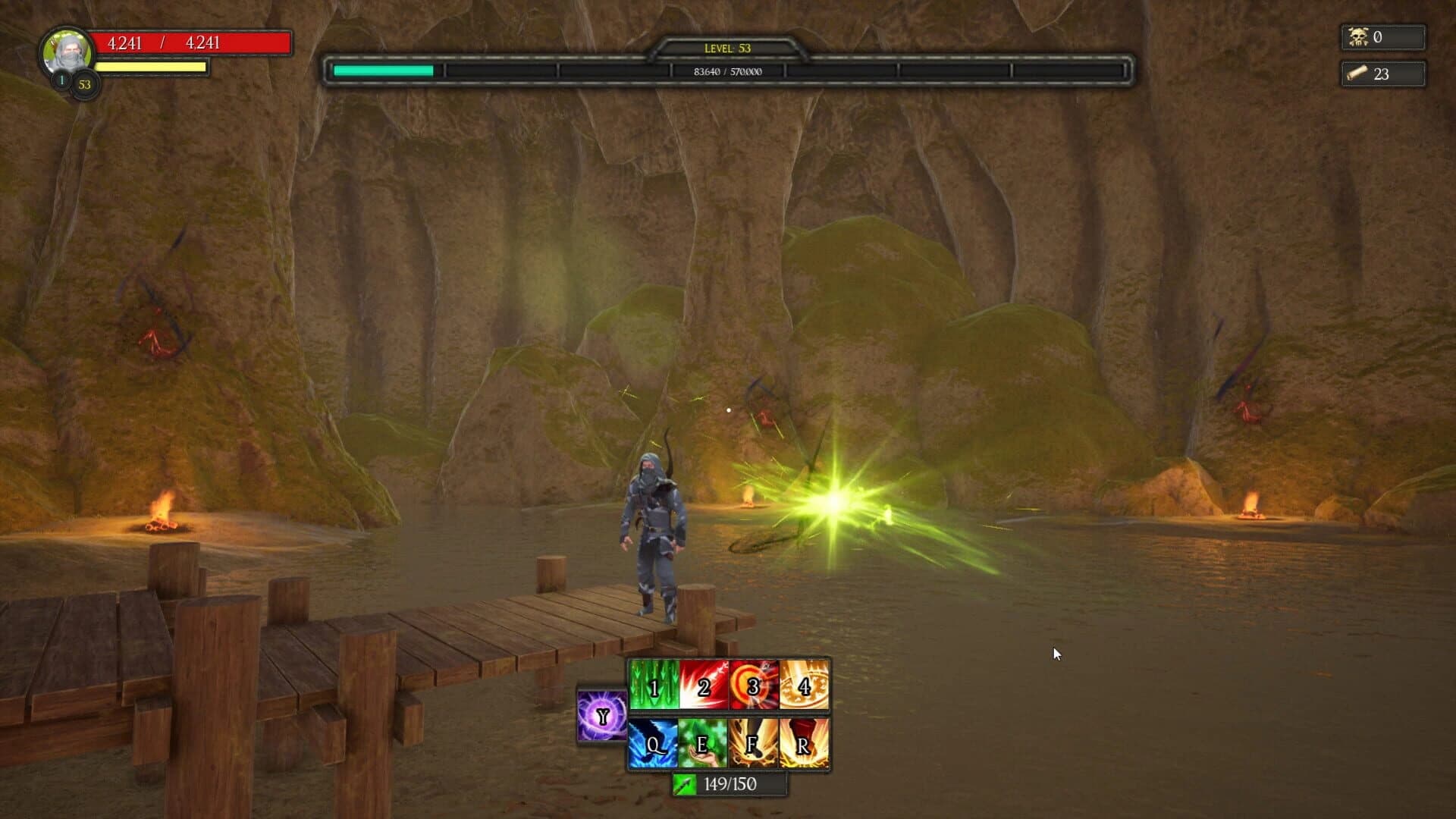This screenshot has width=1456, height=819.
Task: Click the 149/150 arrow count display
Action: pos(730,785)
